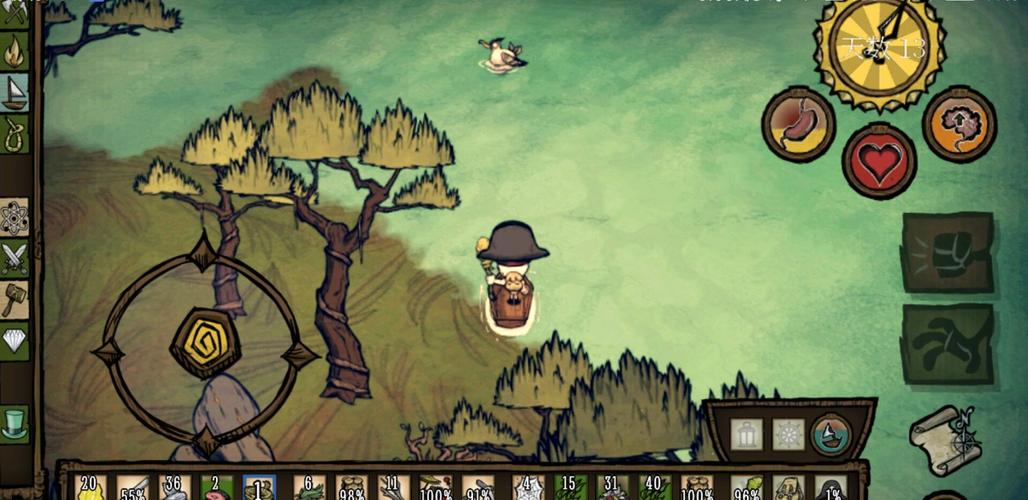Tap the virtual joystick center swirl
This screenshot has height=500, width=1028.
click(x=204, y=343)
